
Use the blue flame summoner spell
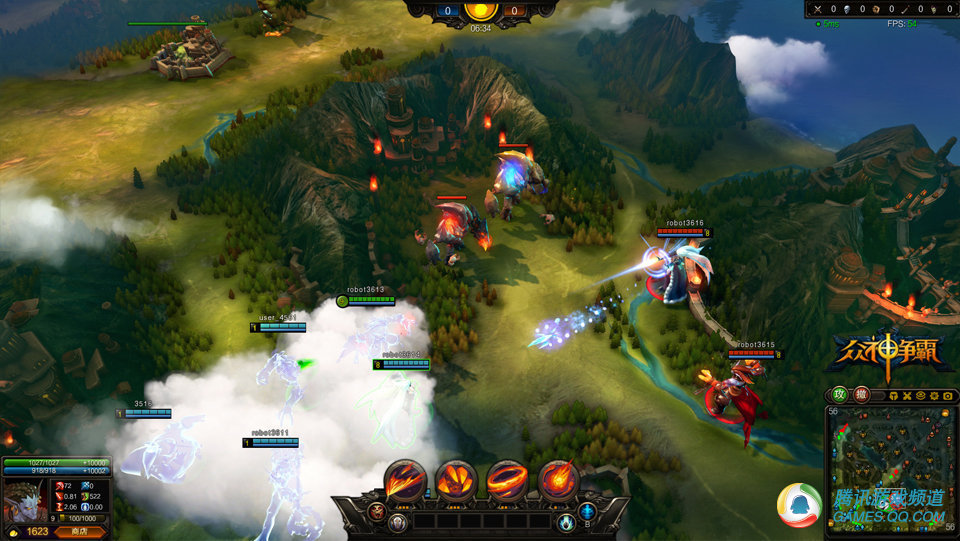(x=566, y=522)
